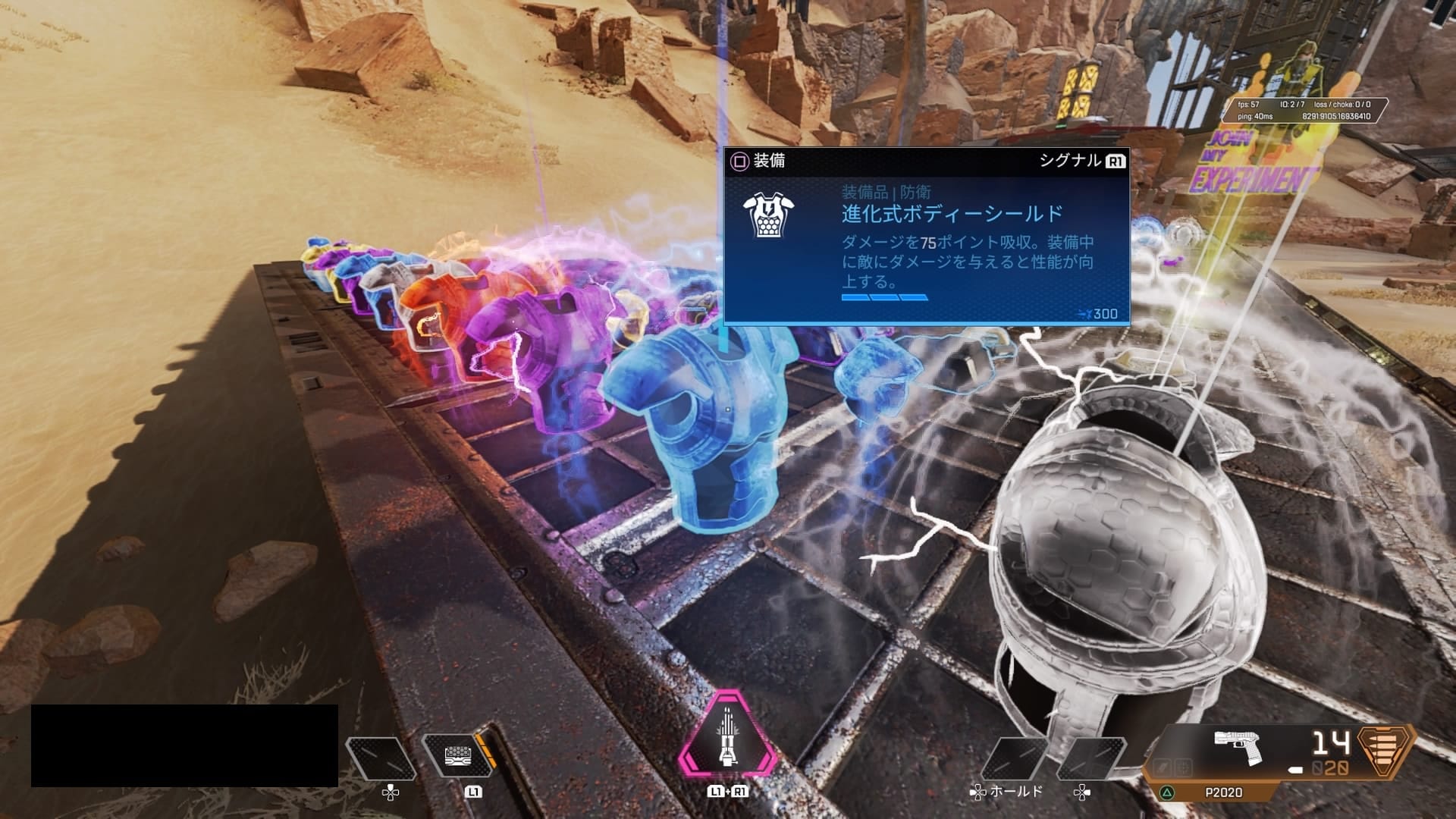Use the tactical ability slot
The height and width of the screenshot is (819, 1456).
click(457, 755)
